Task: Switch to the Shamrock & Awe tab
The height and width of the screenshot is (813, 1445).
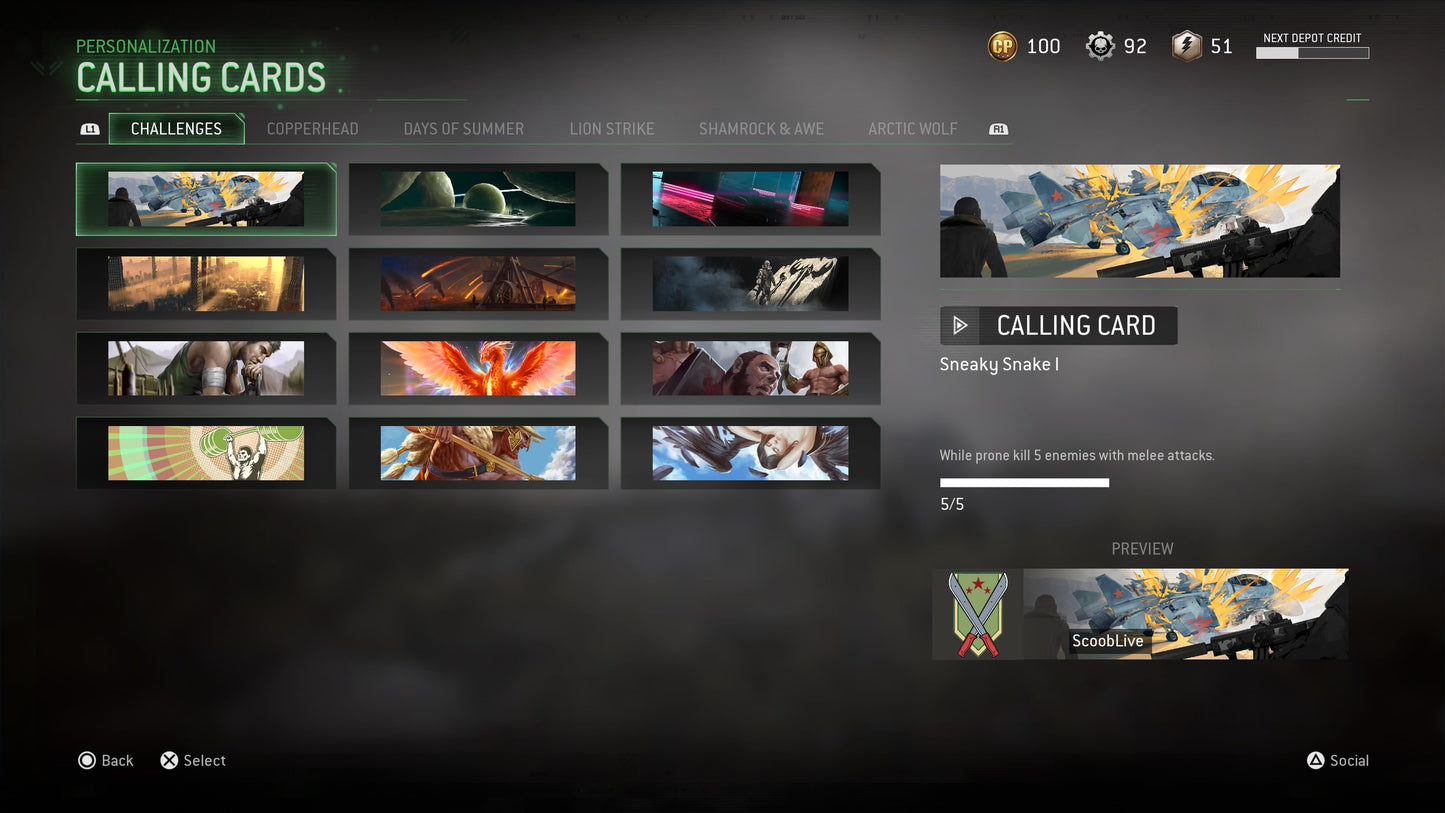Action: tap(761, 129)
